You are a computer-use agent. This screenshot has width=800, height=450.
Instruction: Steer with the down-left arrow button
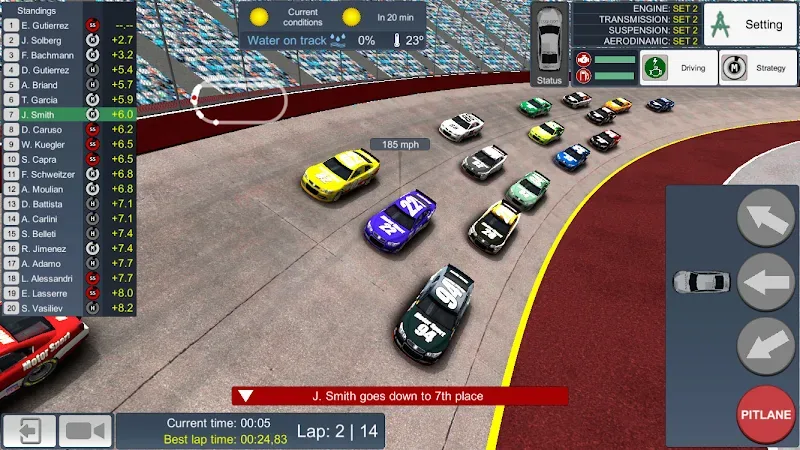point(766,346)
